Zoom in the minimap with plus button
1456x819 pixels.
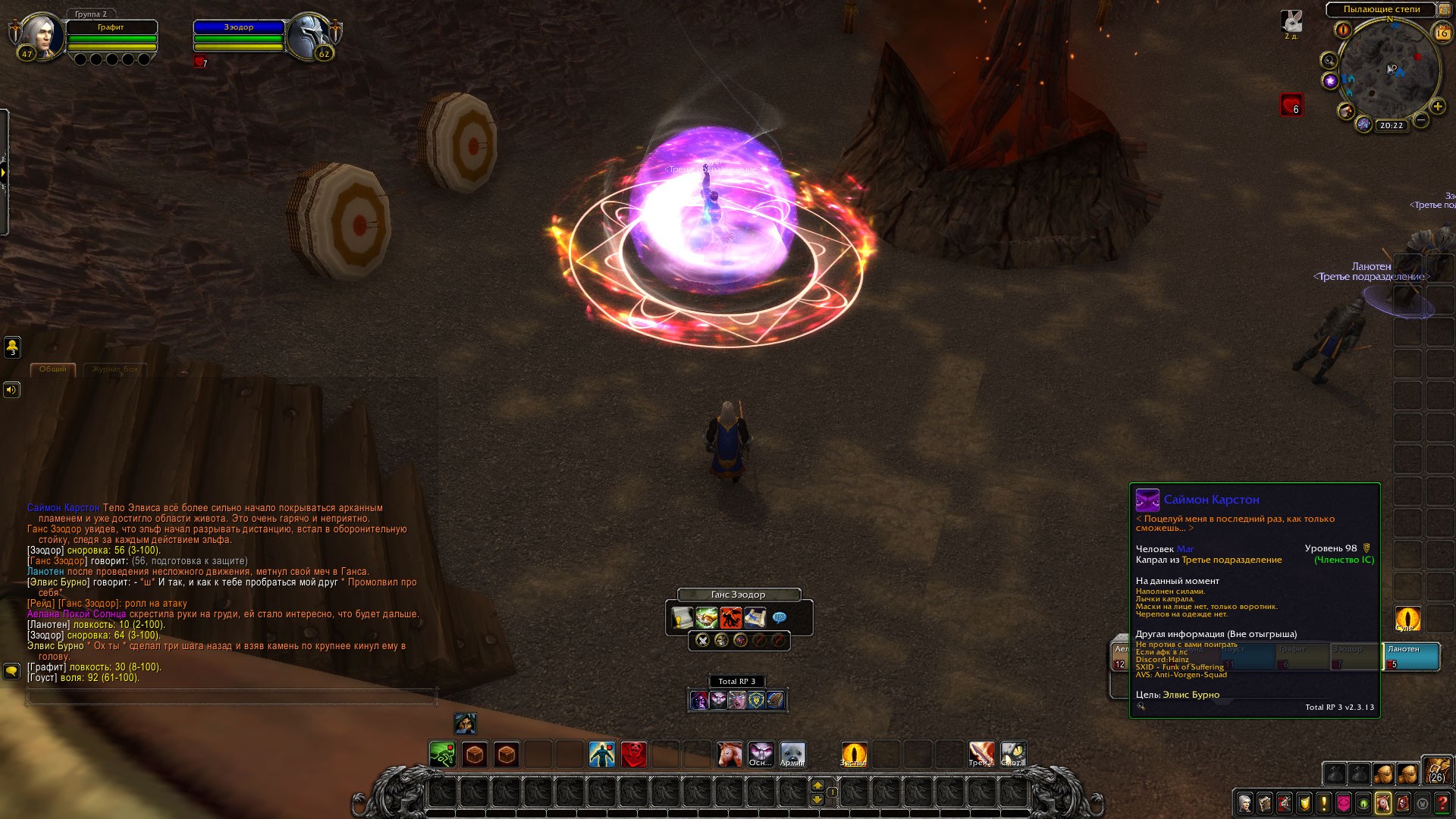(x=1437, y=106)
